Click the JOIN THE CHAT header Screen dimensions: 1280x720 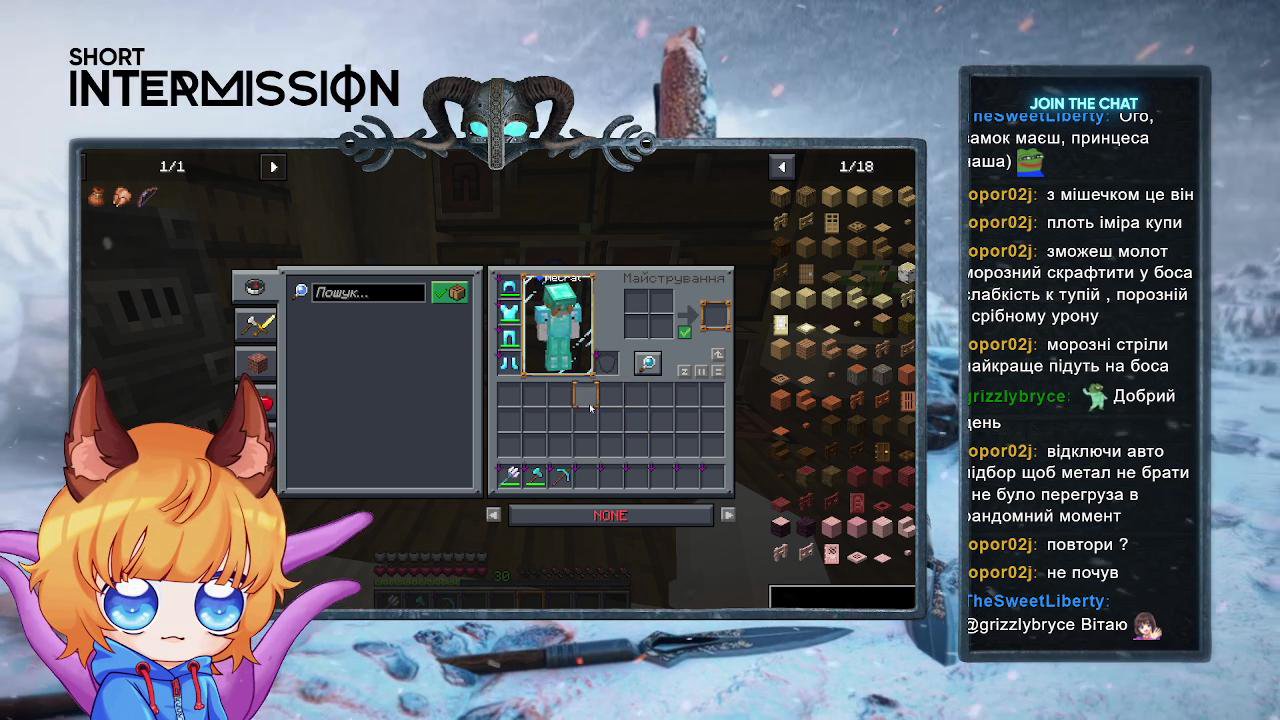[x=1084, y=103]
